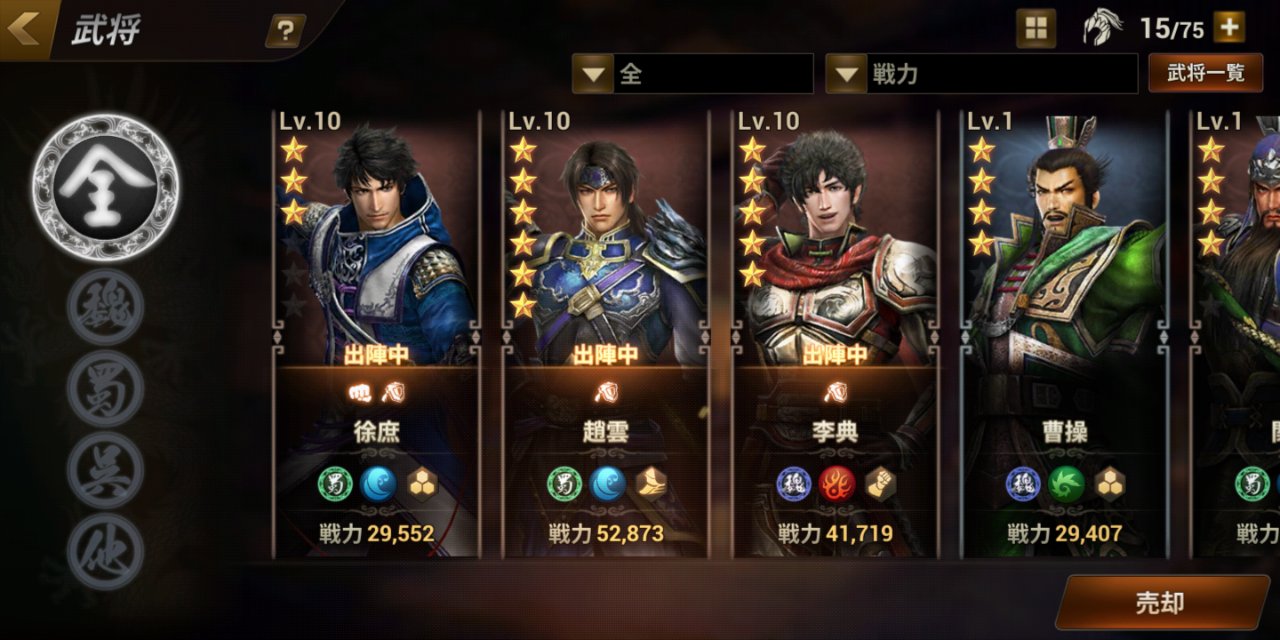Image resolution: width=1280 pixels, height=640 pixels.
Task: Select the 趙雲 officer card
Action: tap(606, 332)
